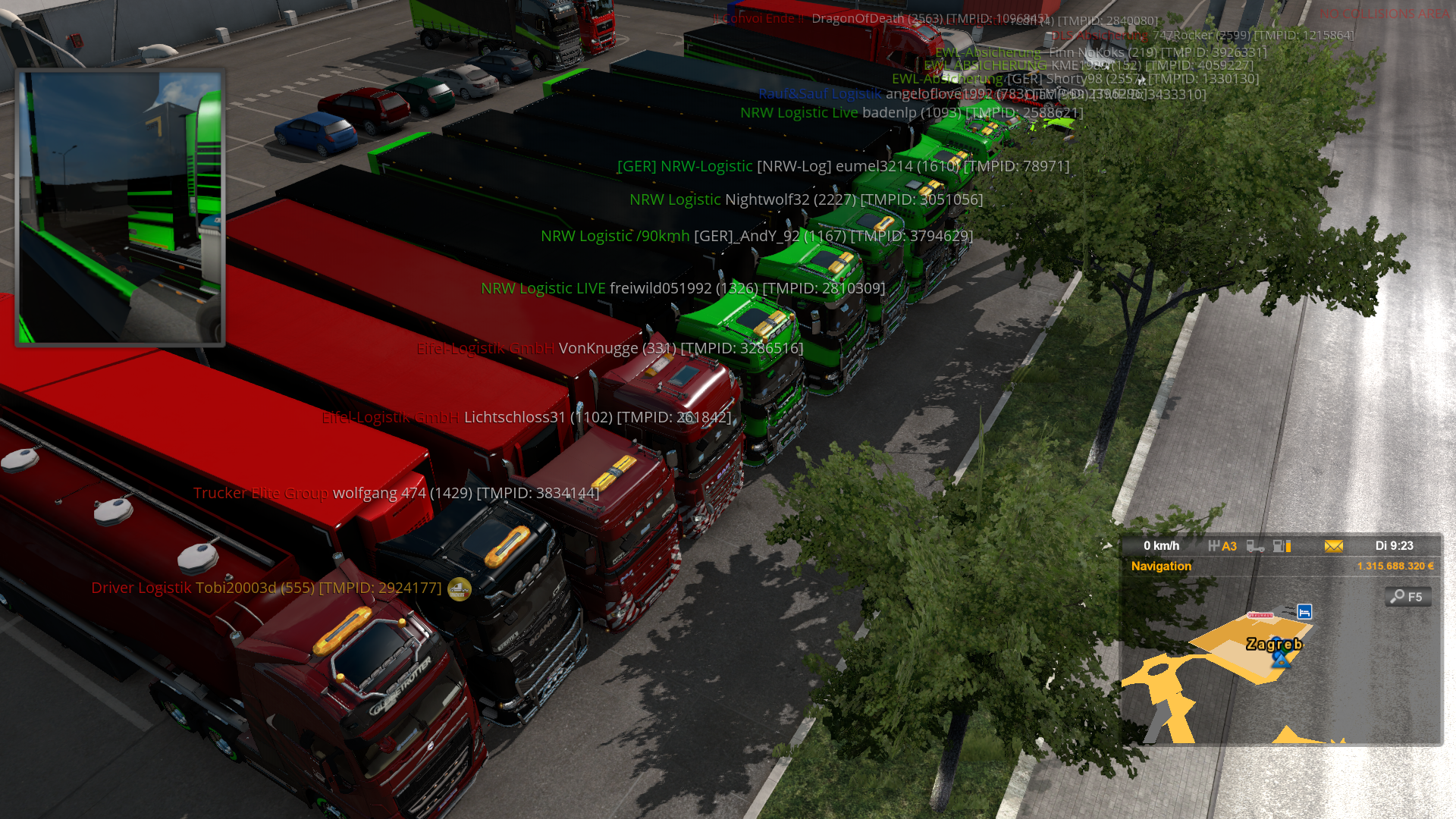1456x819 pixels.
Task: Click the truck damage status icon
Action: 1255,546
